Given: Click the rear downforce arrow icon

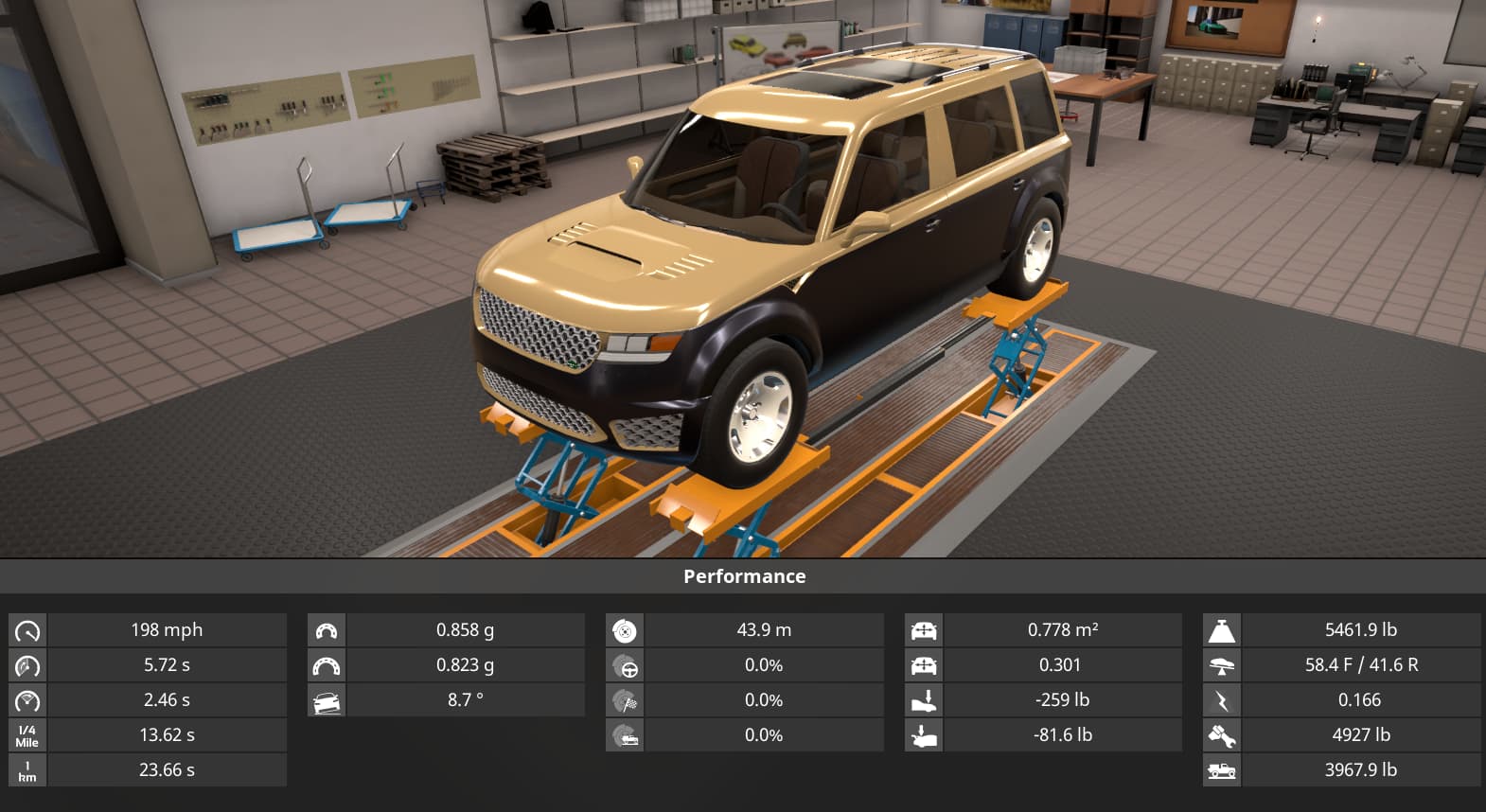Looking at the screenshot, I should [924, 736].
